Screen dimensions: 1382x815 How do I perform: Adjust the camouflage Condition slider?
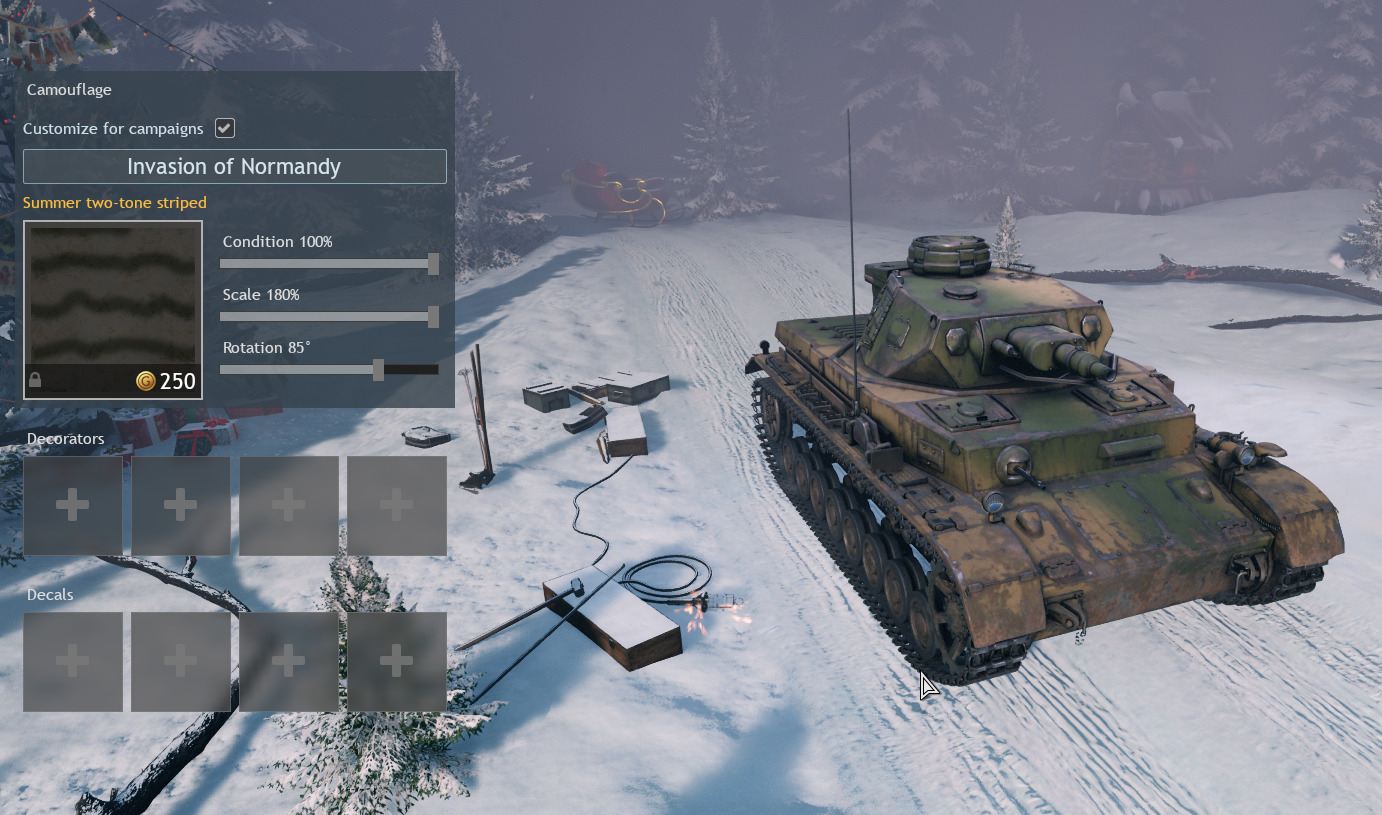(x=433, y=264)
